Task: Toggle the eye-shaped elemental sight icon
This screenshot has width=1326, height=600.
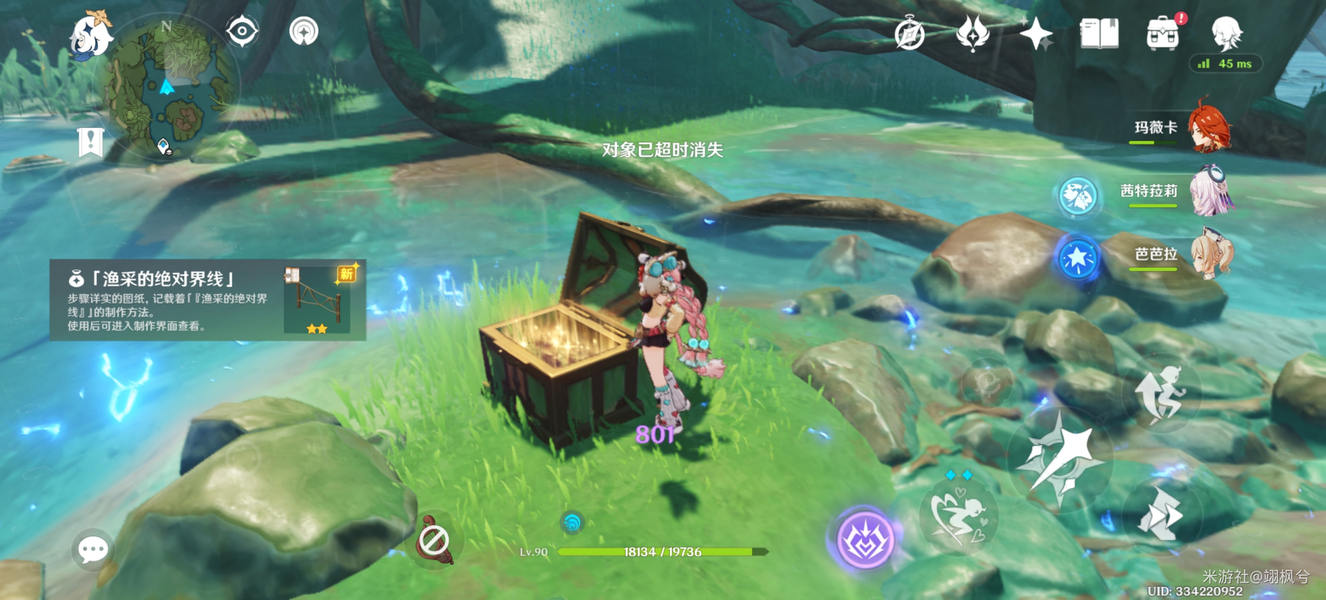Action: tap(241, 31)
